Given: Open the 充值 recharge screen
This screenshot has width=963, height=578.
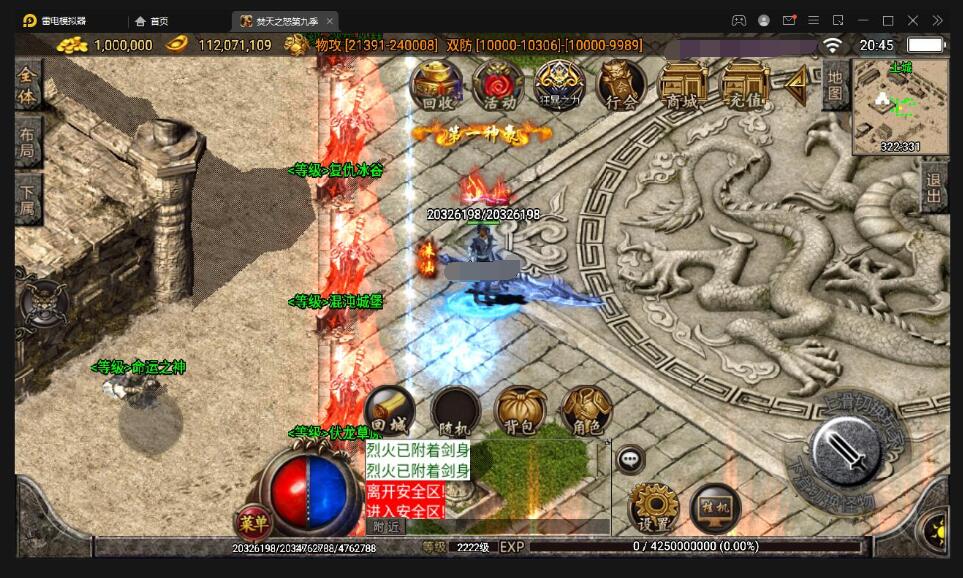Looking at the screenshot, I should (x=745, y=85).
